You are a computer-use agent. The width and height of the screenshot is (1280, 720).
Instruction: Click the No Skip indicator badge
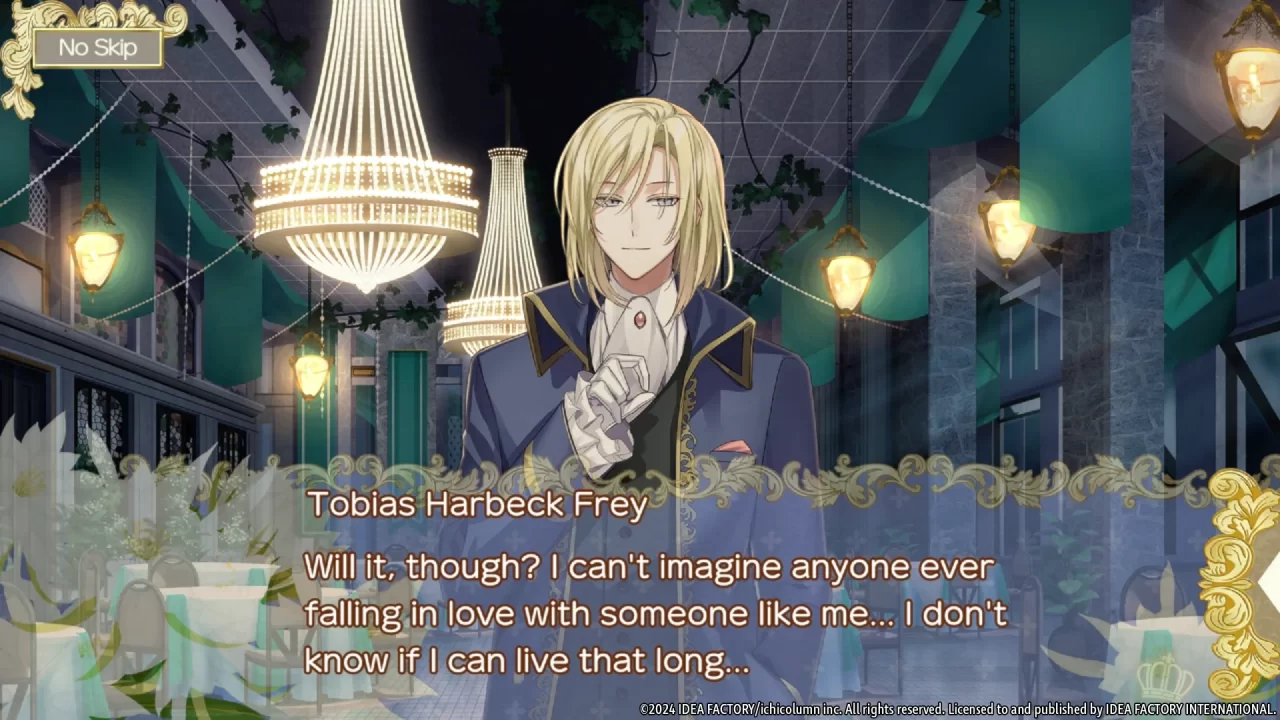tap(95, 47)
